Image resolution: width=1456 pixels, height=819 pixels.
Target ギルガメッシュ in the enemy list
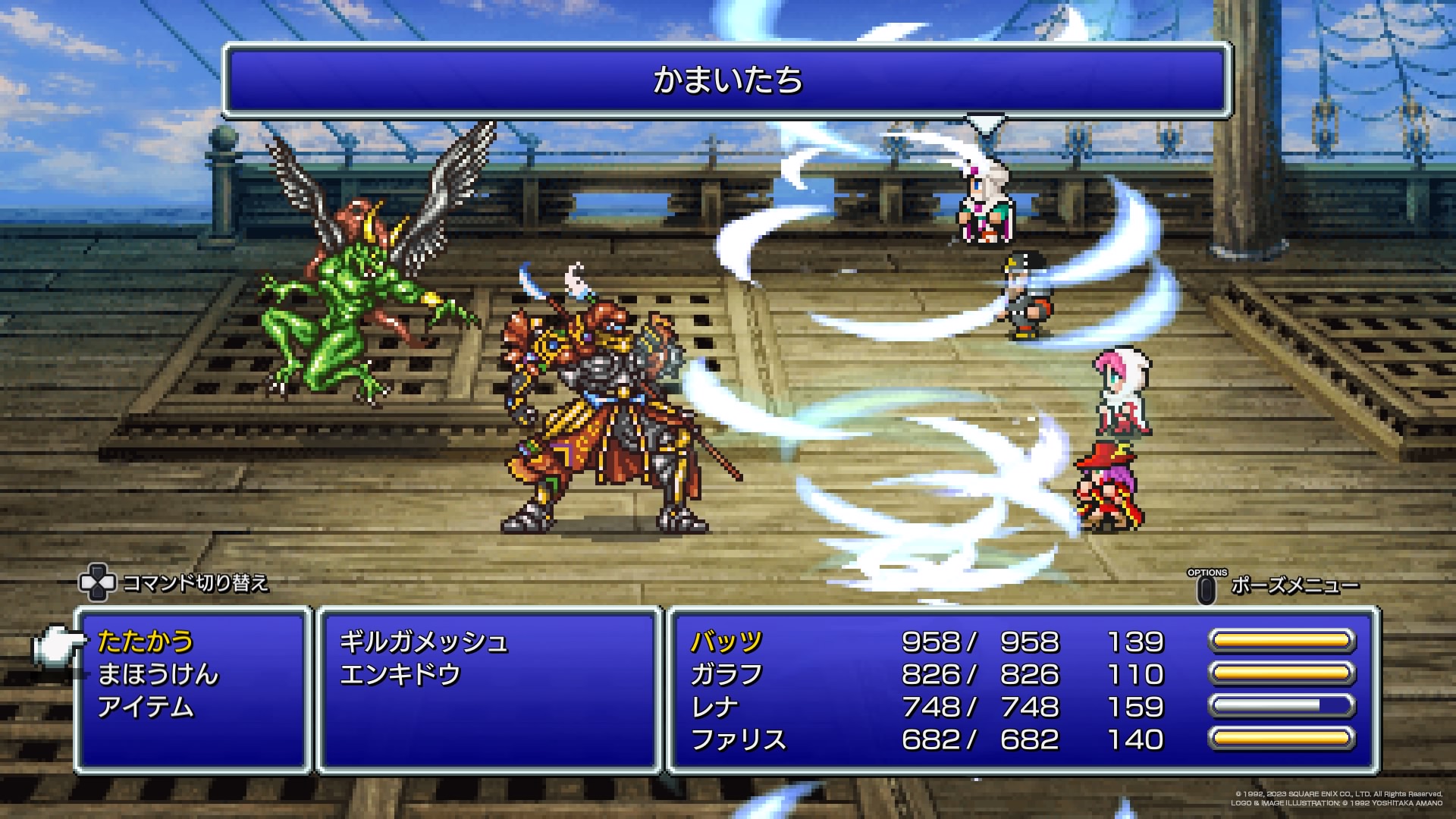pyautogui.click(x=423, y=642)
